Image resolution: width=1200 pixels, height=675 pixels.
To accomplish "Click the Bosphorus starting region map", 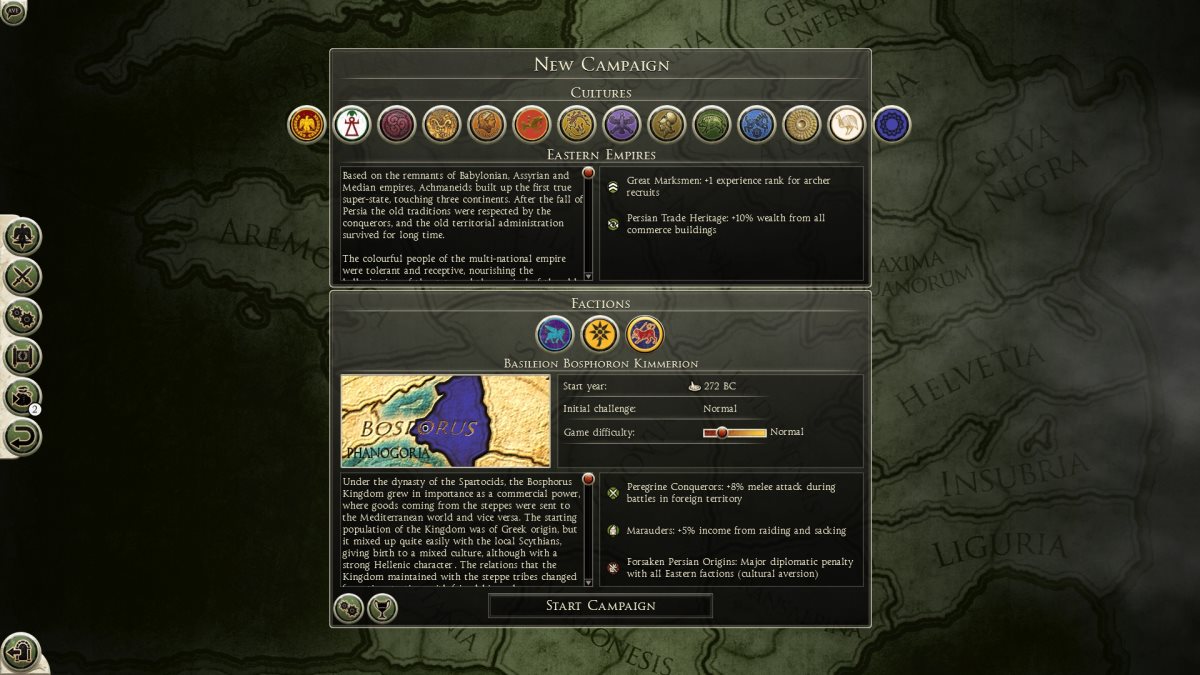I will [x=445, y=421].
